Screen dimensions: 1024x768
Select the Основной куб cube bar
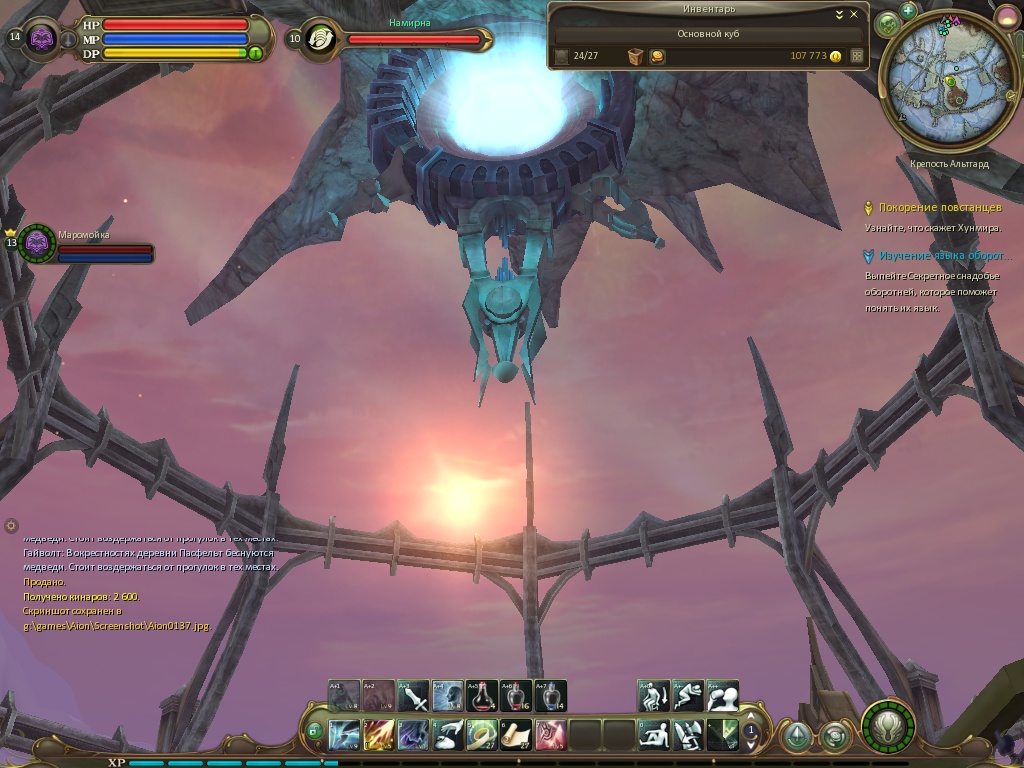[709, 33]
